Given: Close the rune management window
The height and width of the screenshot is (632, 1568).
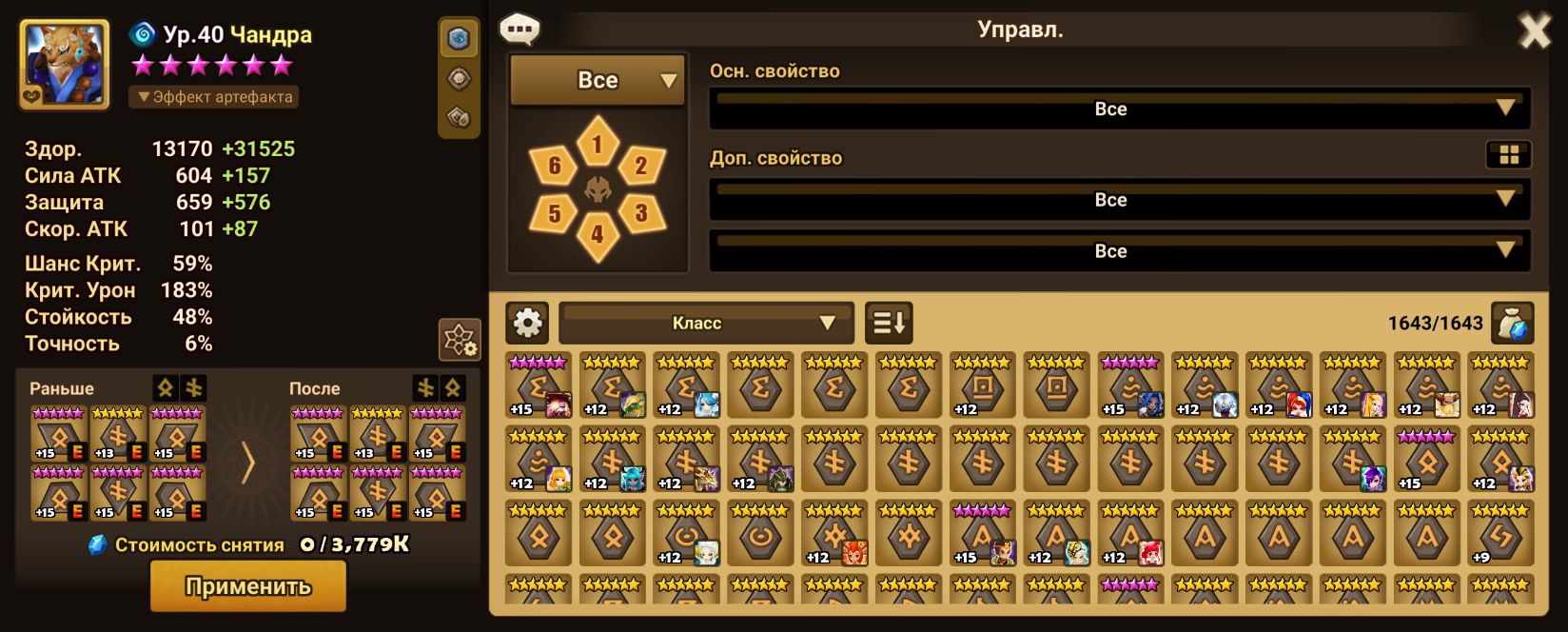Looking at the screenshot, I should [x=1534, y=32].
